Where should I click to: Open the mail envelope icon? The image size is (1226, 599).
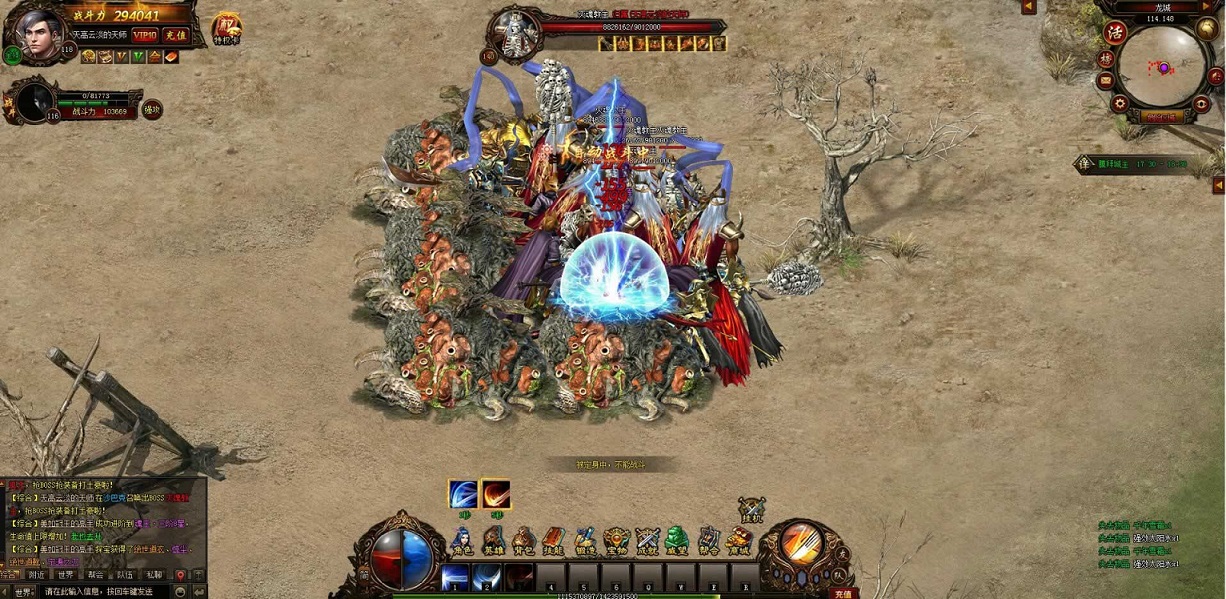tap(1106, 82)
